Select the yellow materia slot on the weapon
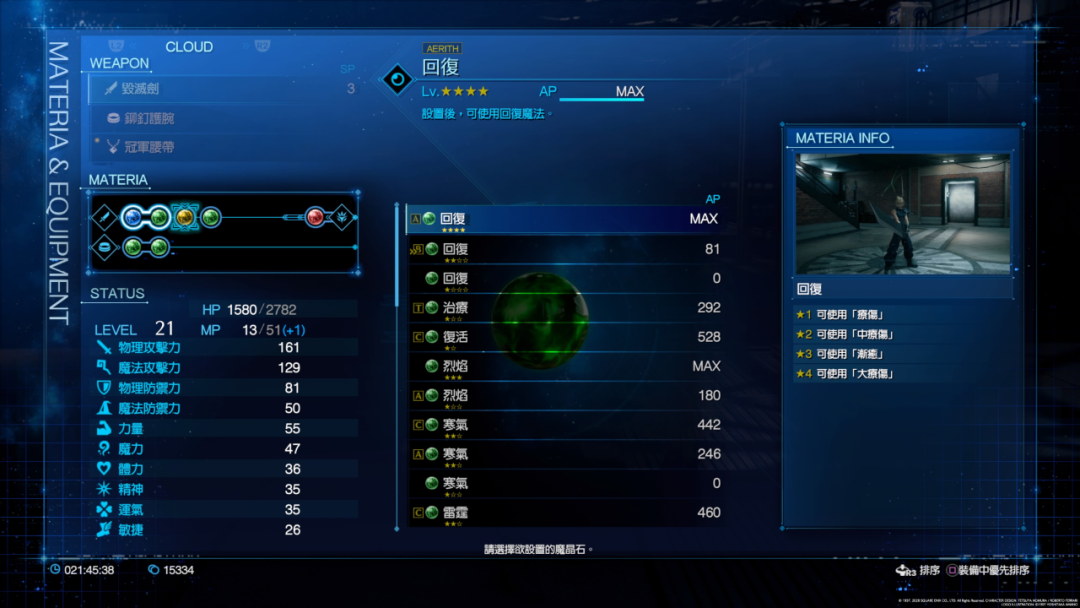Image resolution: width=1080 pixels, height=608 pixels. (184, 217)
